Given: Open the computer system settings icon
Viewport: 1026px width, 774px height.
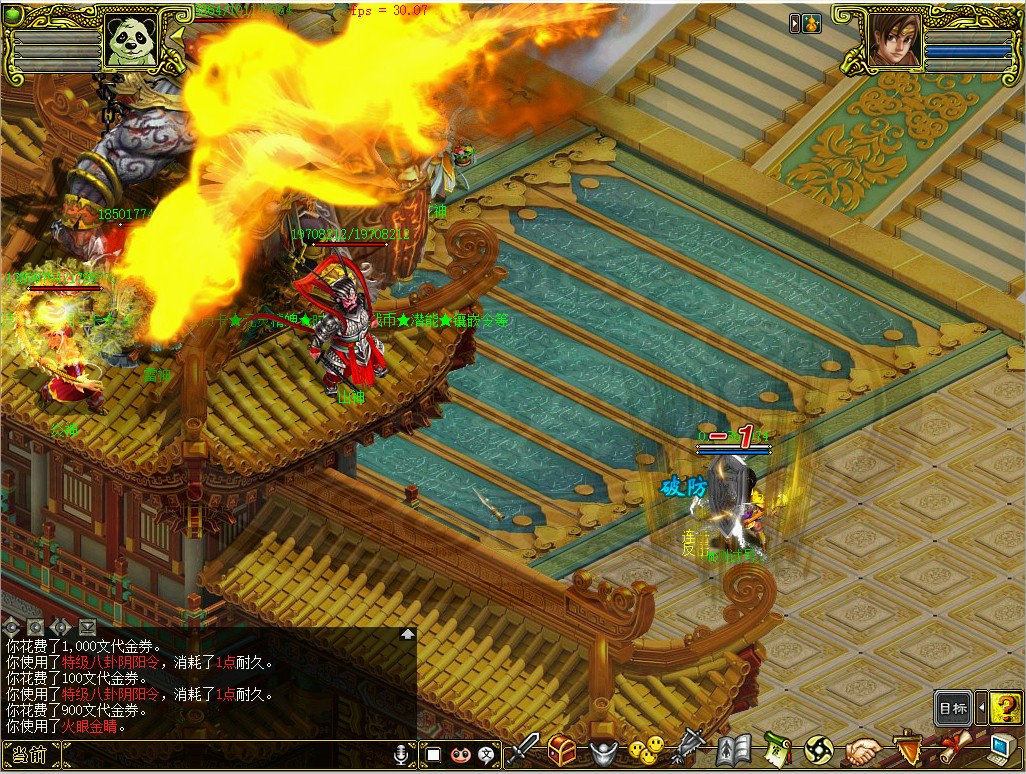Looking at the screenshot, I should 1003,750.
